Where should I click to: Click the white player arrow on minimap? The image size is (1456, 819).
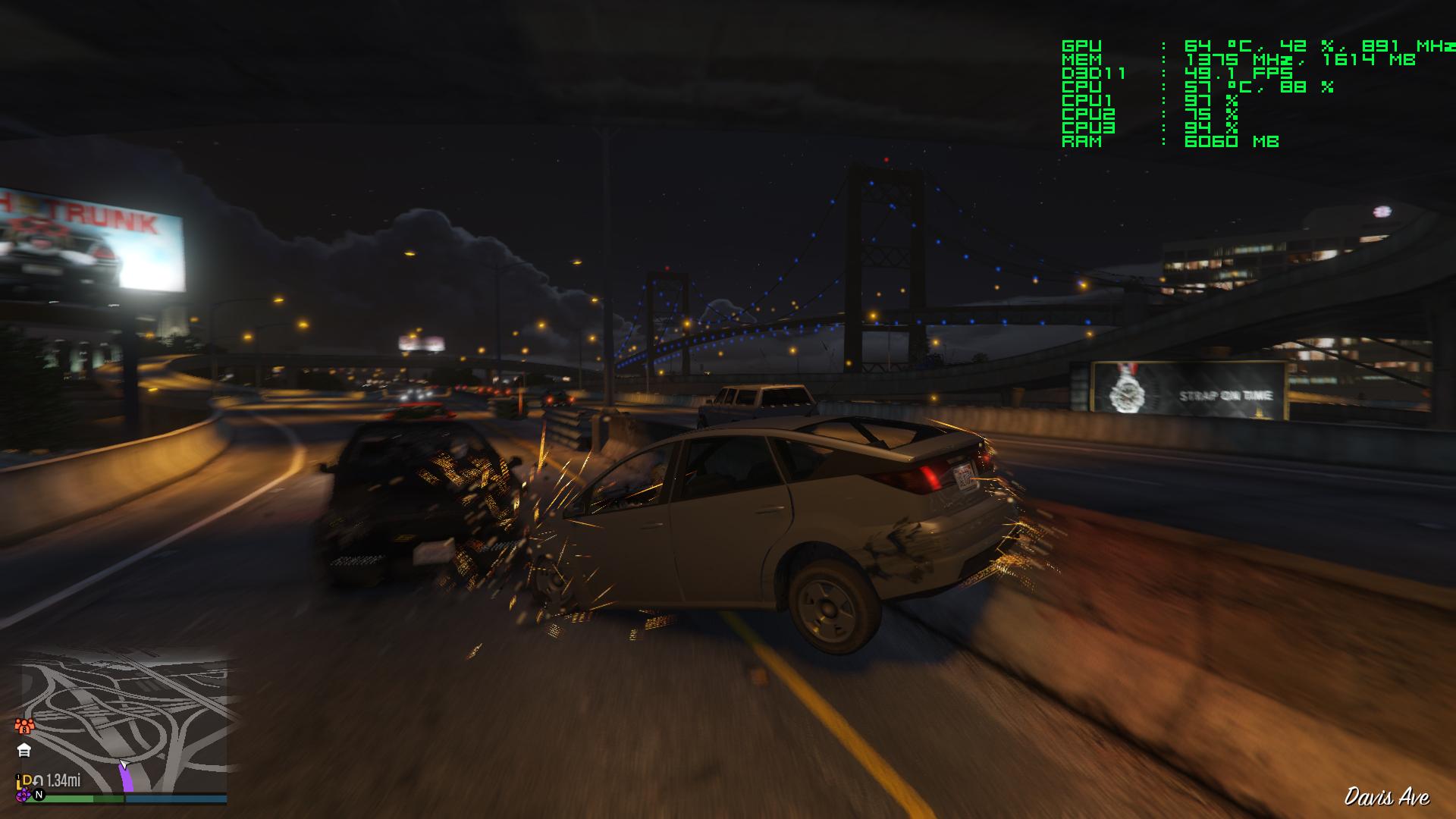pyautogui.click(x=124, y=764)
